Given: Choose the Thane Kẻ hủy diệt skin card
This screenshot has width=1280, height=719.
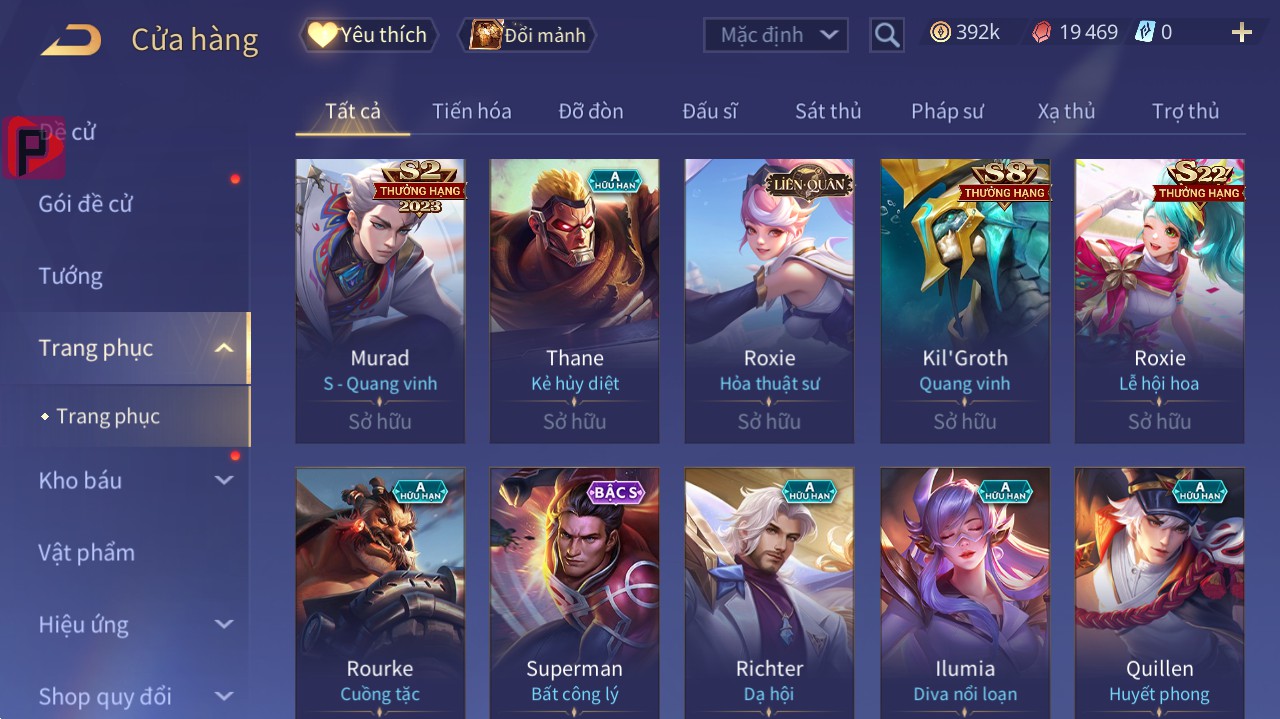Looking at the screenshot, I should click(x=574, y=300).
